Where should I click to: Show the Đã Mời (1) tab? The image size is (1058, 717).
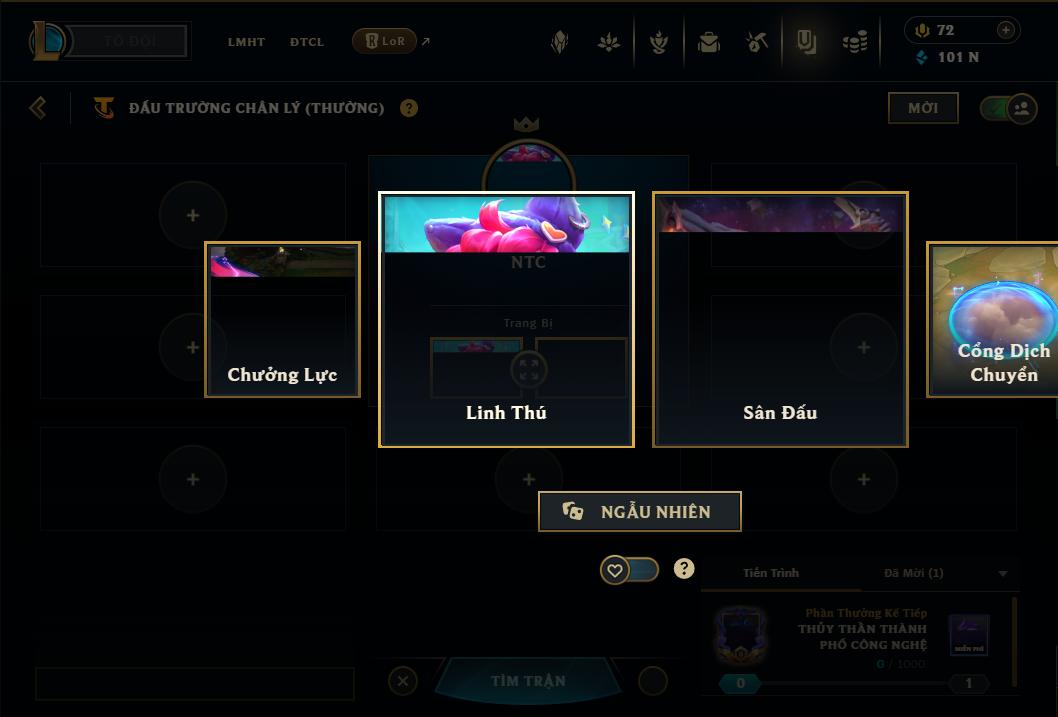pos(913,573)
